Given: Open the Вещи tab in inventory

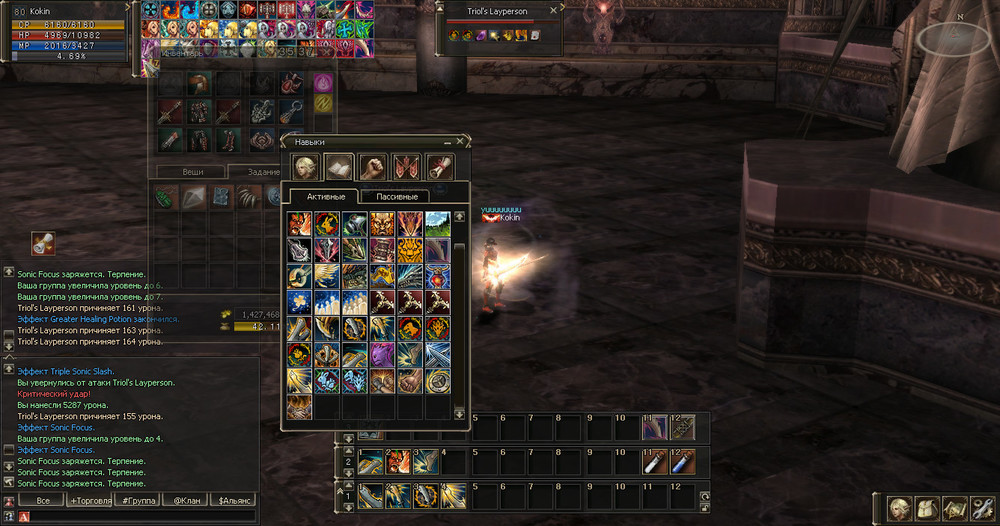Looking at the screenshot, I should [x=192, y=172].
